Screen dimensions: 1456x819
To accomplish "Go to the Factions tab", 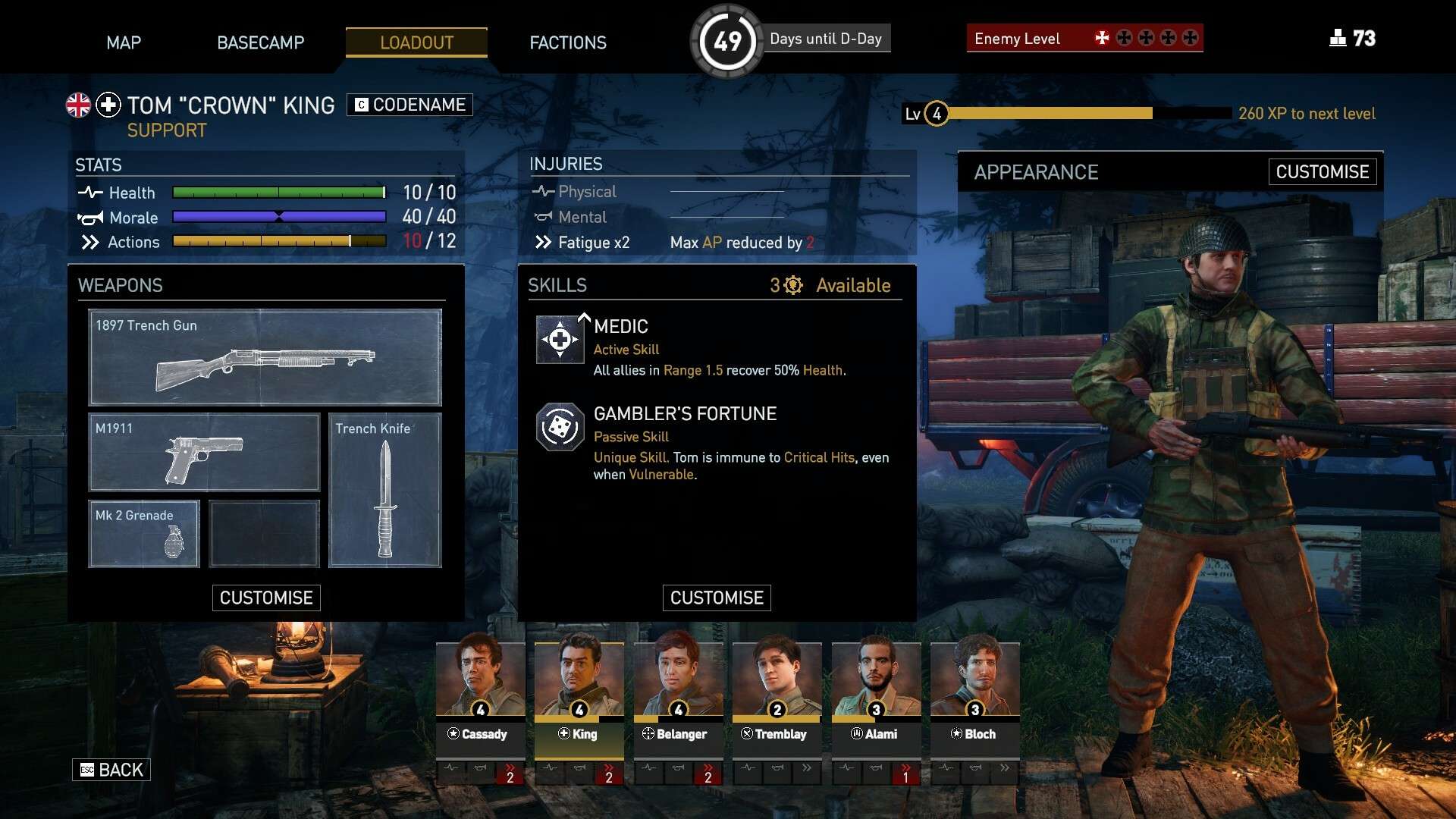I will (568, 42).
